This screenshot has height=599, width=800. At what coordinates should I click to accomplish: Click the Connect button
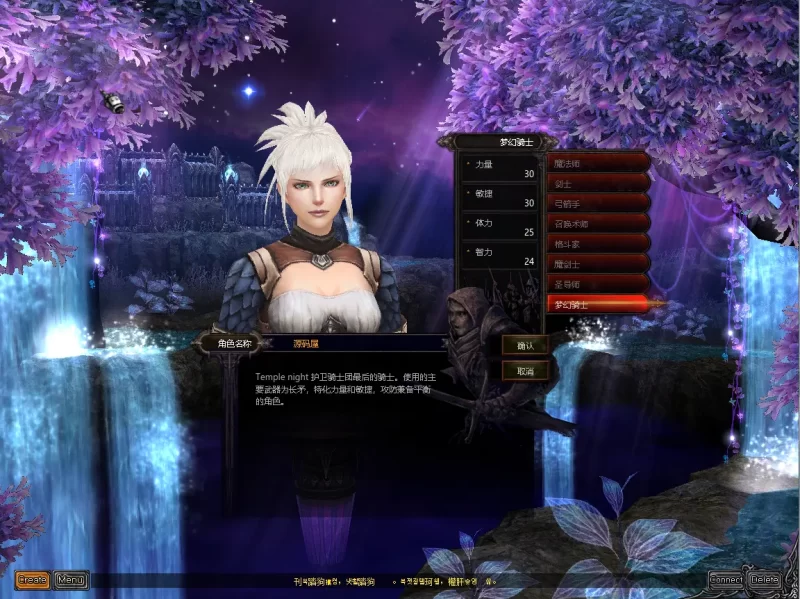tap(726, 579)
